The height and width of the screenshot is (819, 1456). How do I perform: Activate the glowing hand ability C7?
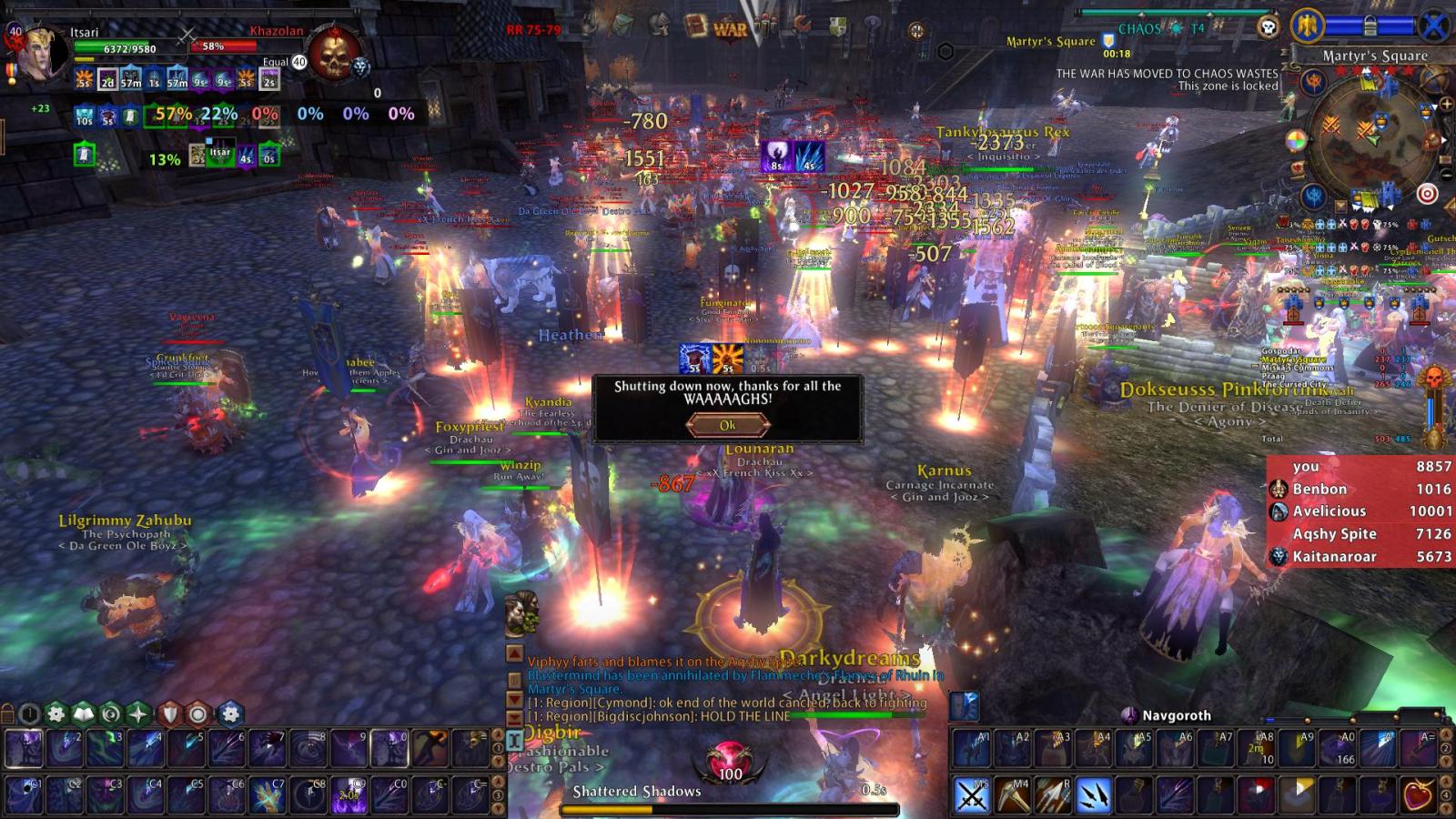268,795
